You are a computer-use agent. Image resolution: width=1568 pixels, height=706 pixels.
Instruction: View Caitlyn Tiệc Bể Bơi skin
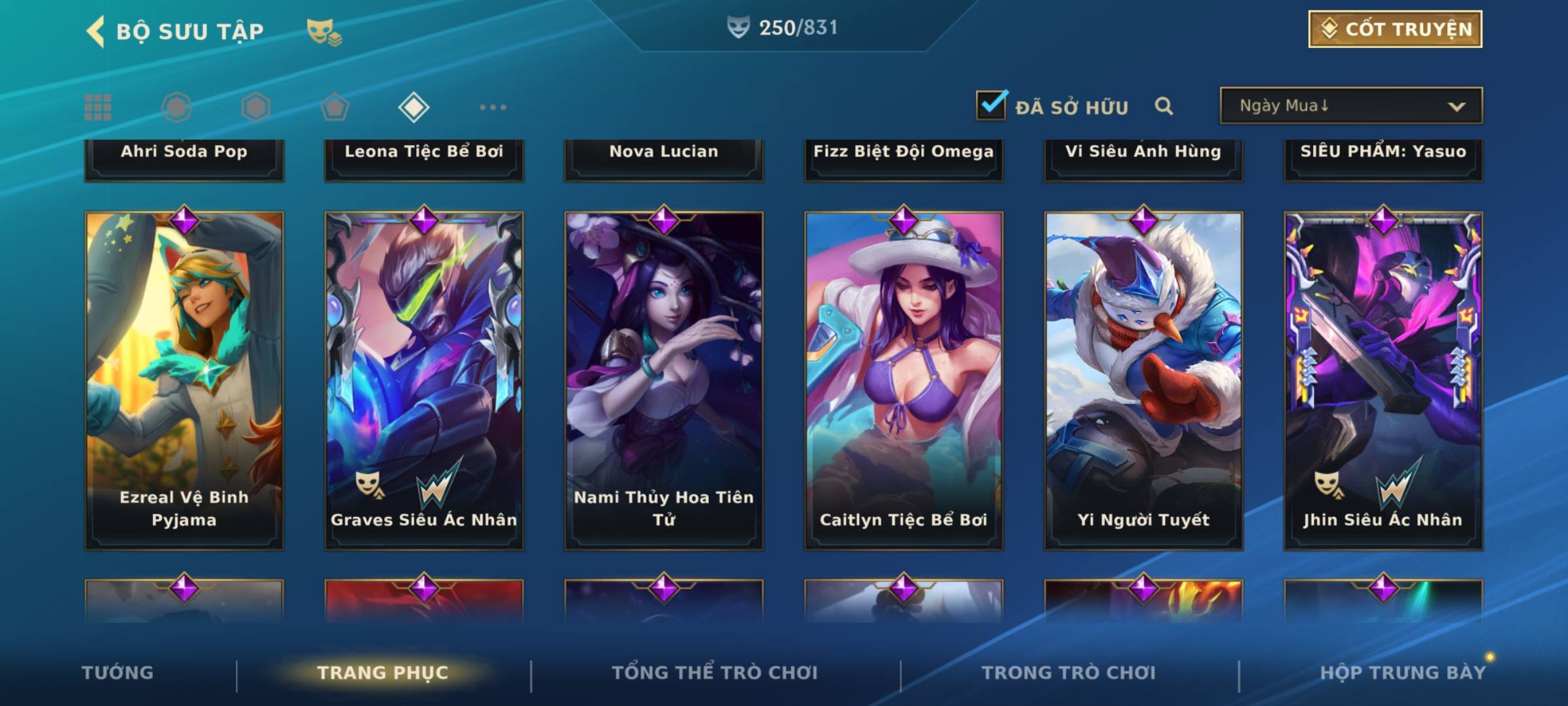(x=904, y=380)
